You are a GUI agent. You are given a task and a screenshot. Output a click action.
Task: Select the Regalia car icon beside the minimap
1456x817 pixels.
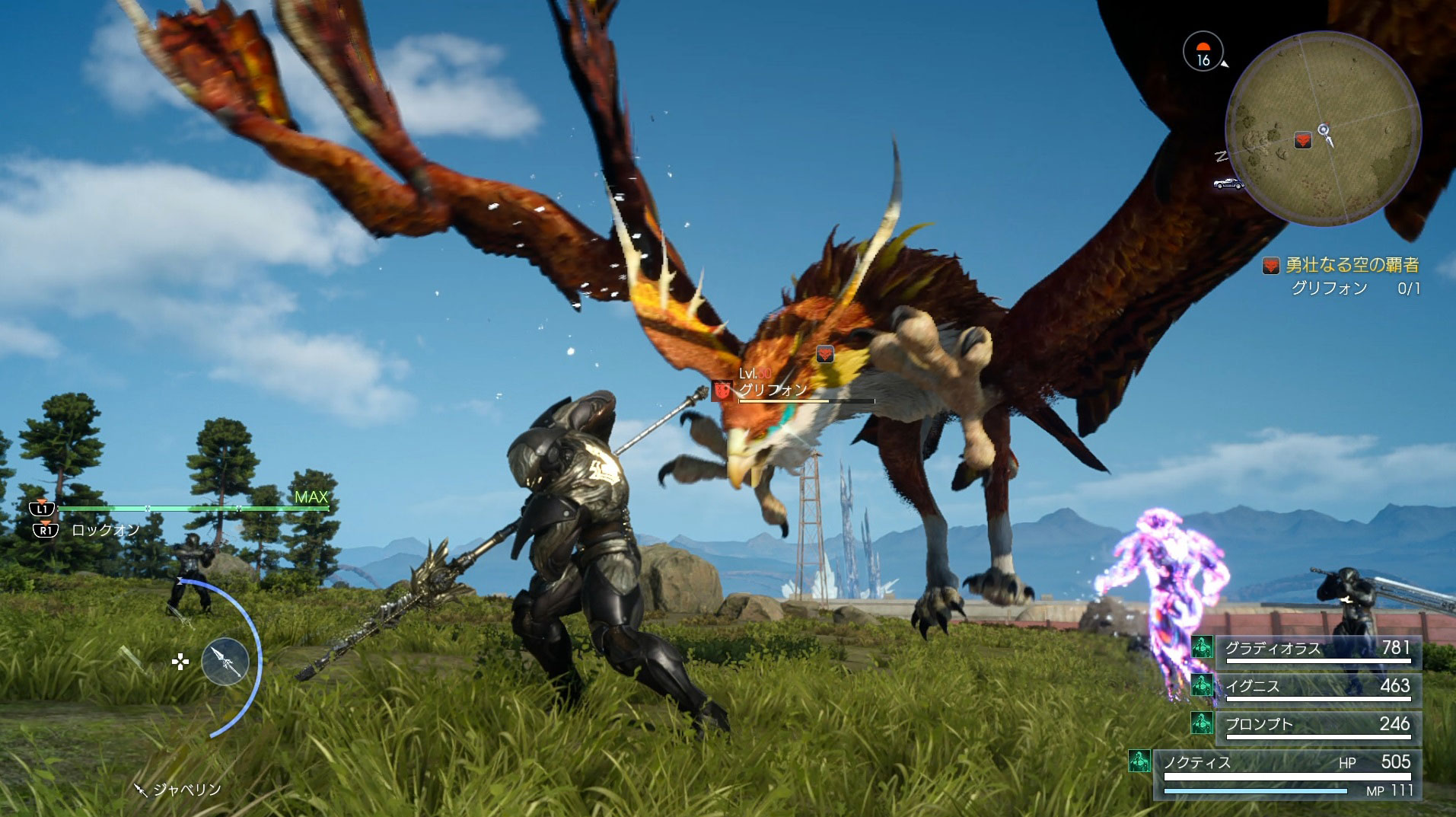click(1228, 183)
